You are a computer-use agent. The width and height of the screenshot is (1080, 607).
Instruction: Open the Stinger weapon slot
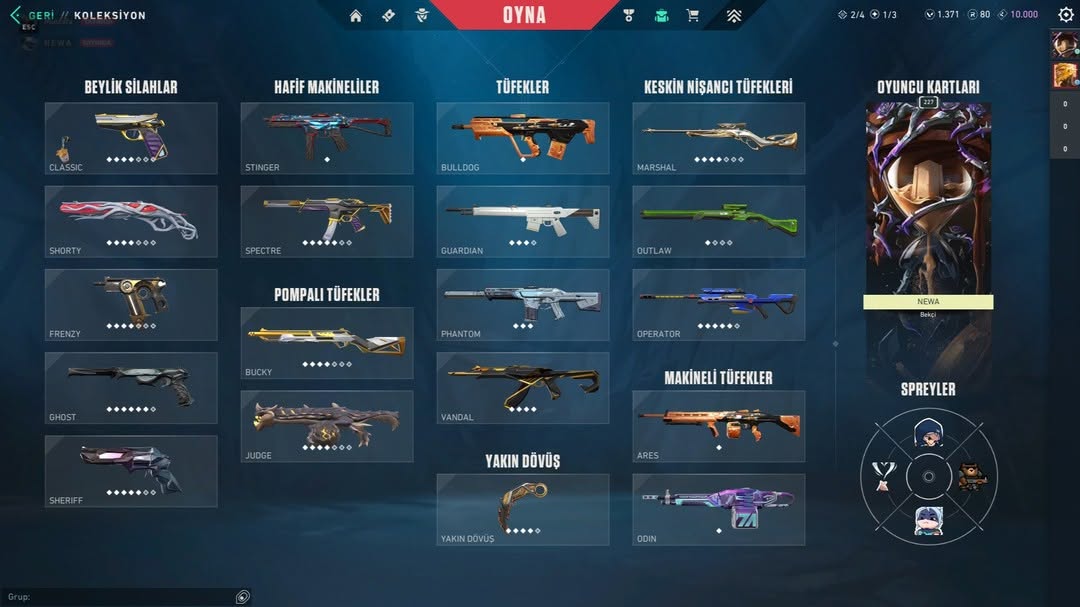(327, 138)
